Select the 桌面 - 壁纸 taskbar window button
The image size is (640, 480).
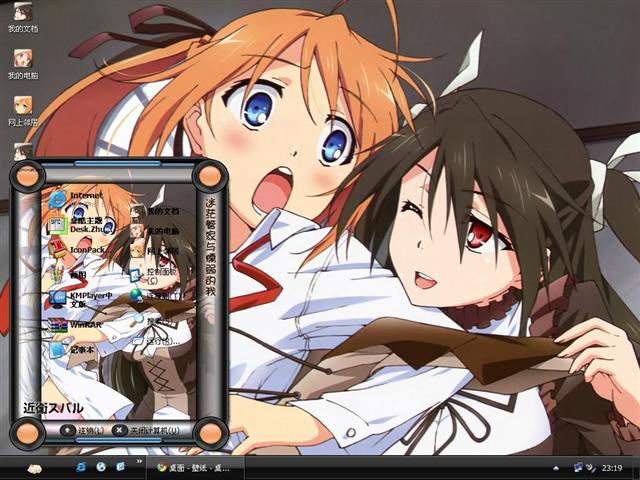tap(195, 468)
